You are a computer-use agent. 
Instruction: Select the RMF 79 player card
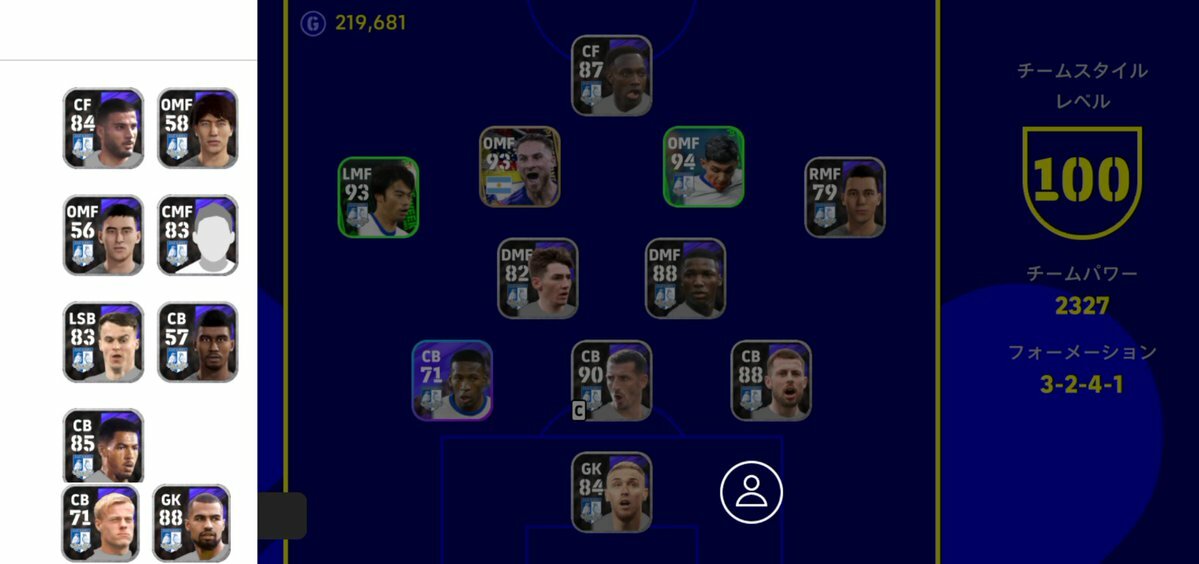point(845,197)
